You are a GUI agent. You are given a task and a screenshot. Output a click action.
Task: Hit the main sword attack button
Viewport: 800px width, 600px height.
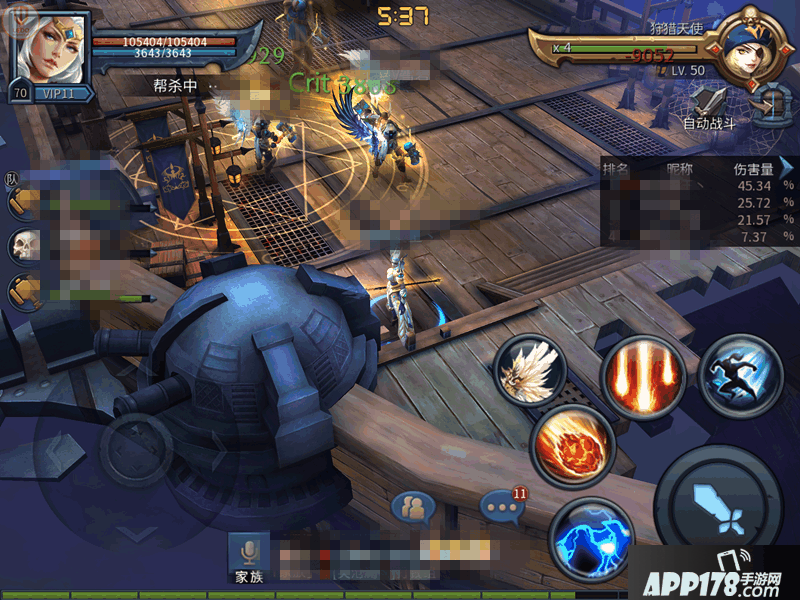point(718,504)
